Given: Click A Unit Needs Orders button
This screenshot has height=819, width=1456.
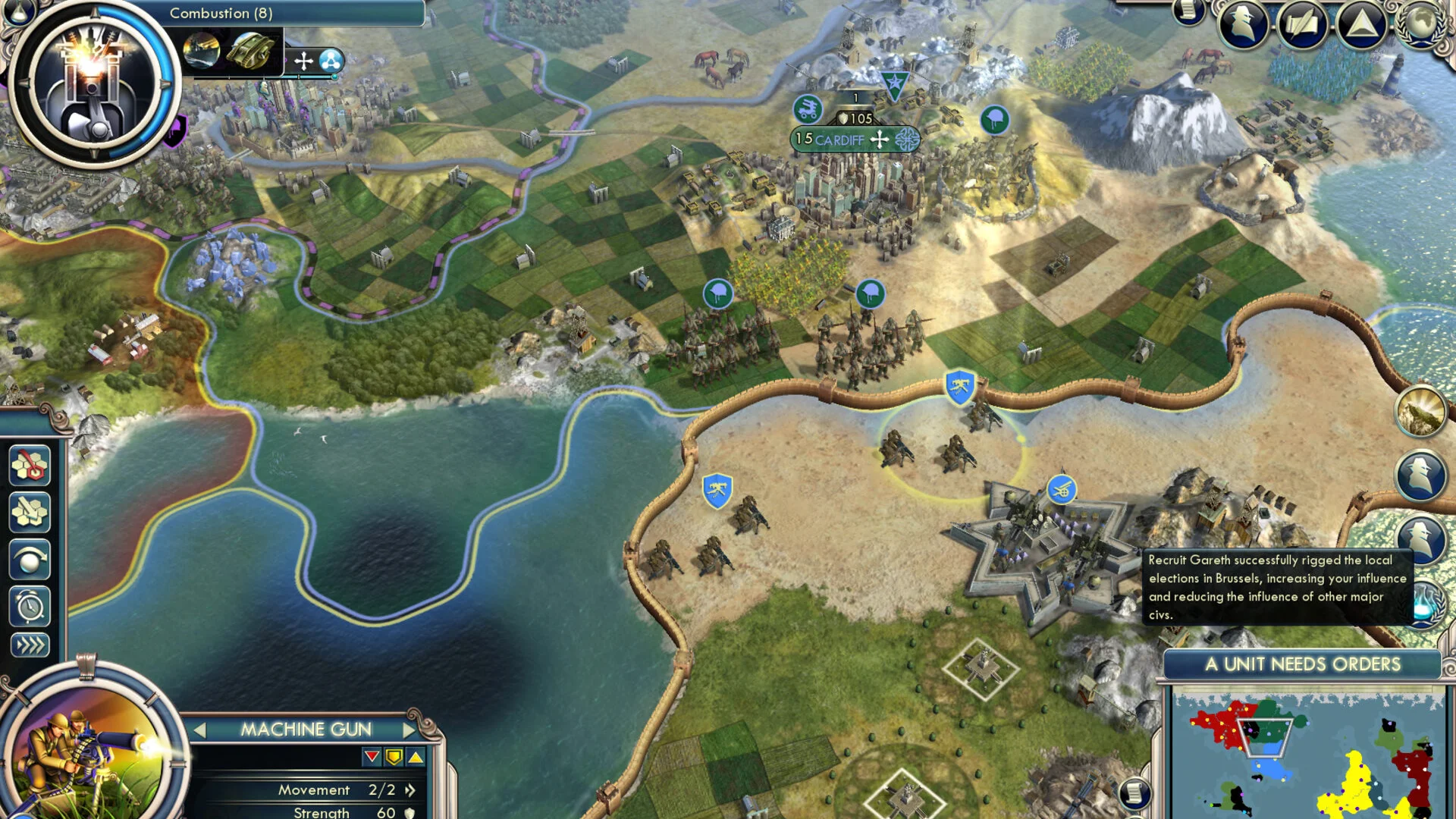Looking at the screenshot, I should (1302, 664).
